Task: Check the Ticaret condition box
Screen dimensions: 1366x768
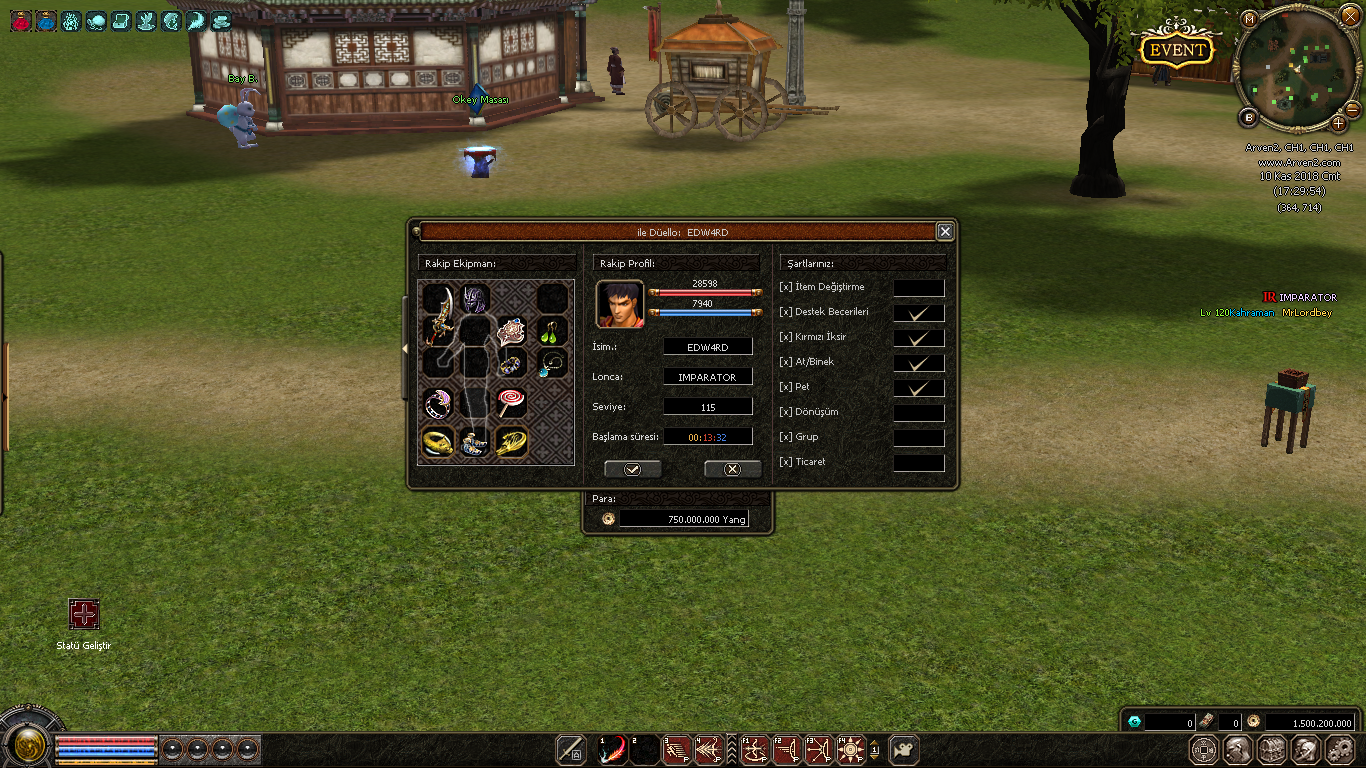Action: pyautogui.click(x=918, y=463)
